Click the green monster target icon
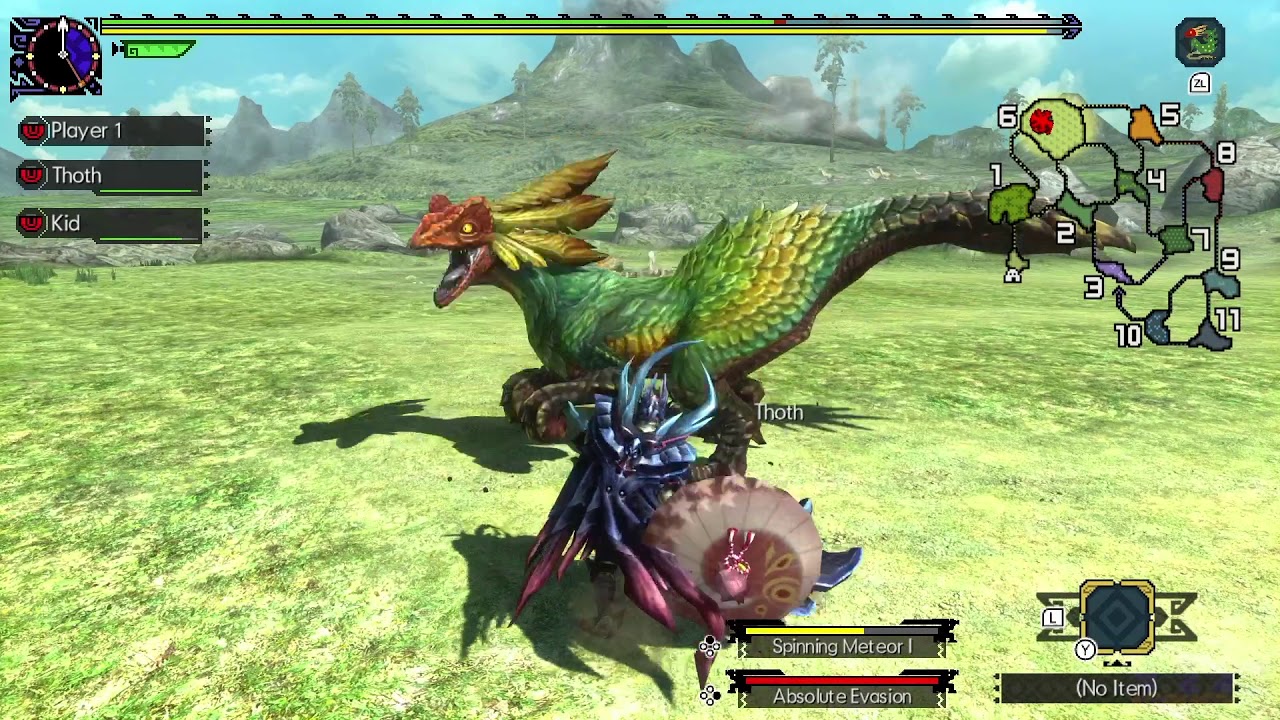This screenshot has width=1280, height=720. (x=1200, y=42)
